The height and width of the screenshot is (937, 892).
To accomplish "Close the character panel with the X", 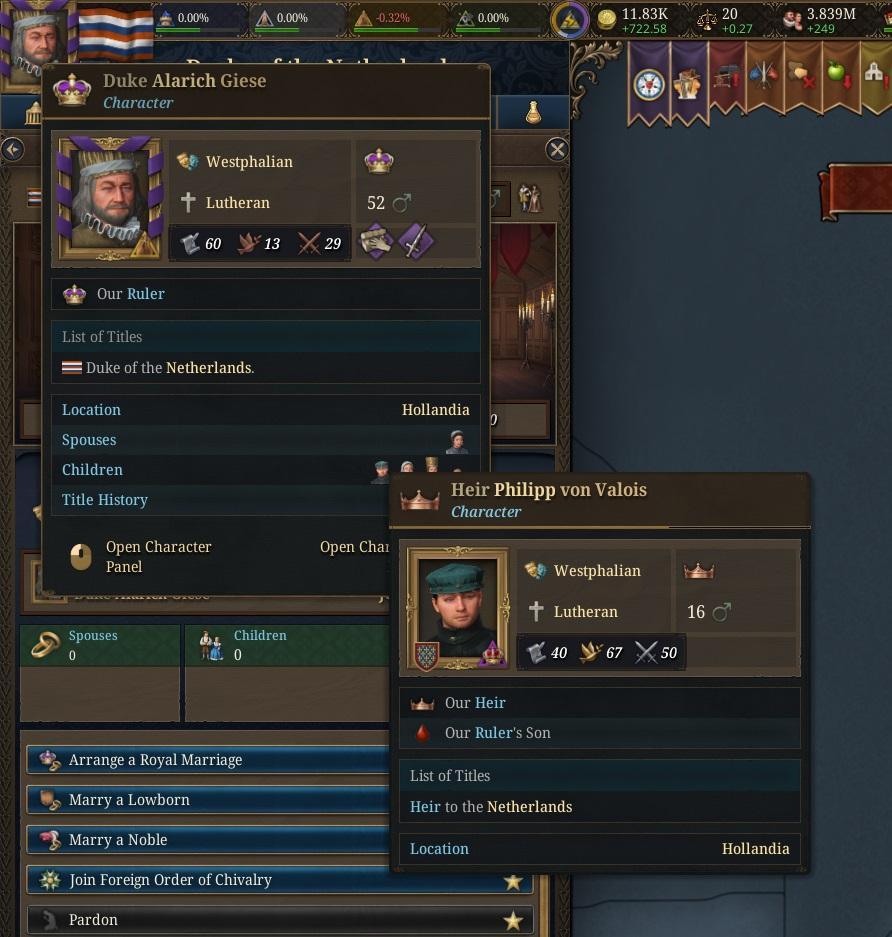I will 557,150.
